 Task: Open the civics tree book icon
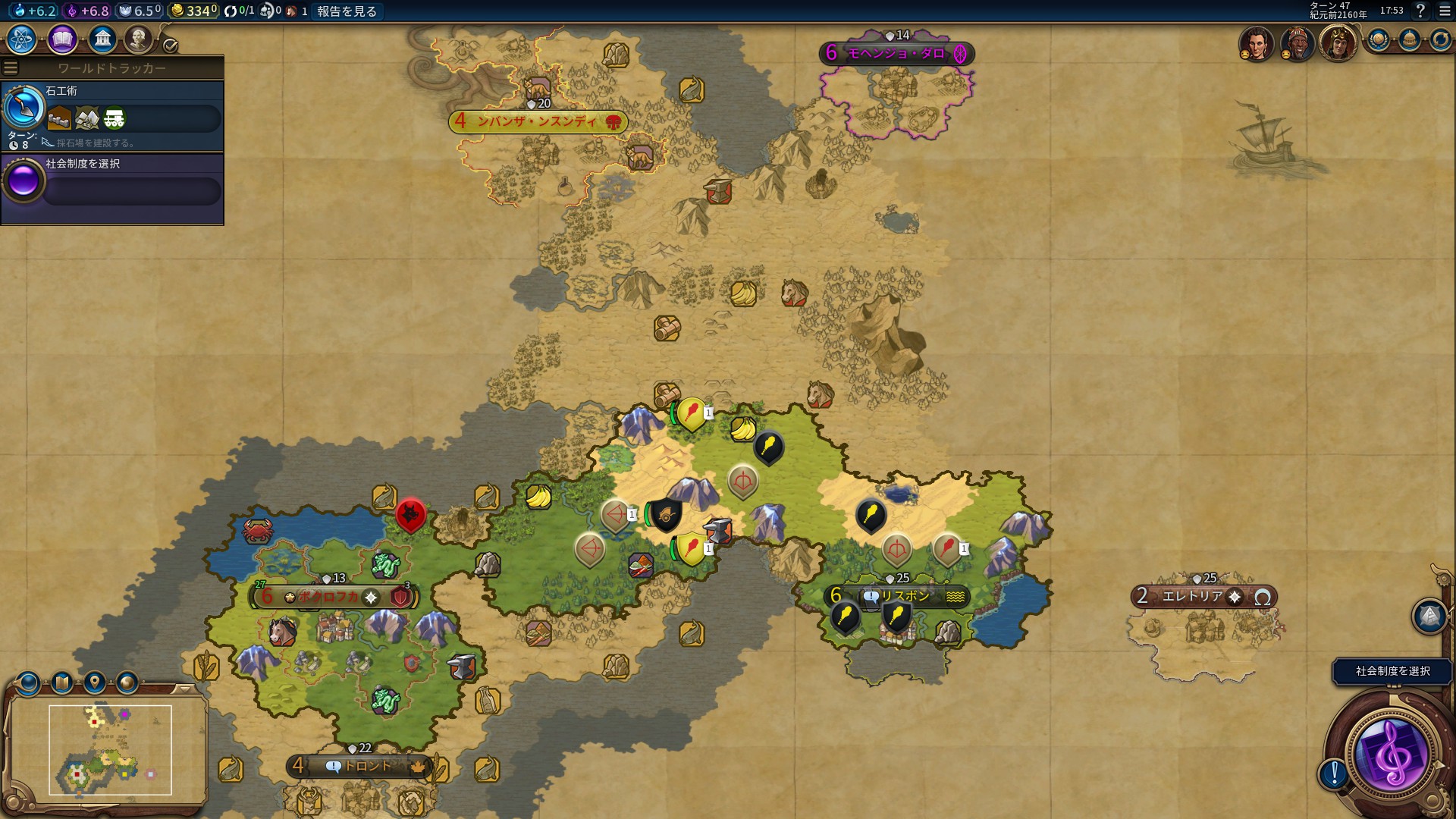(62, 39)
